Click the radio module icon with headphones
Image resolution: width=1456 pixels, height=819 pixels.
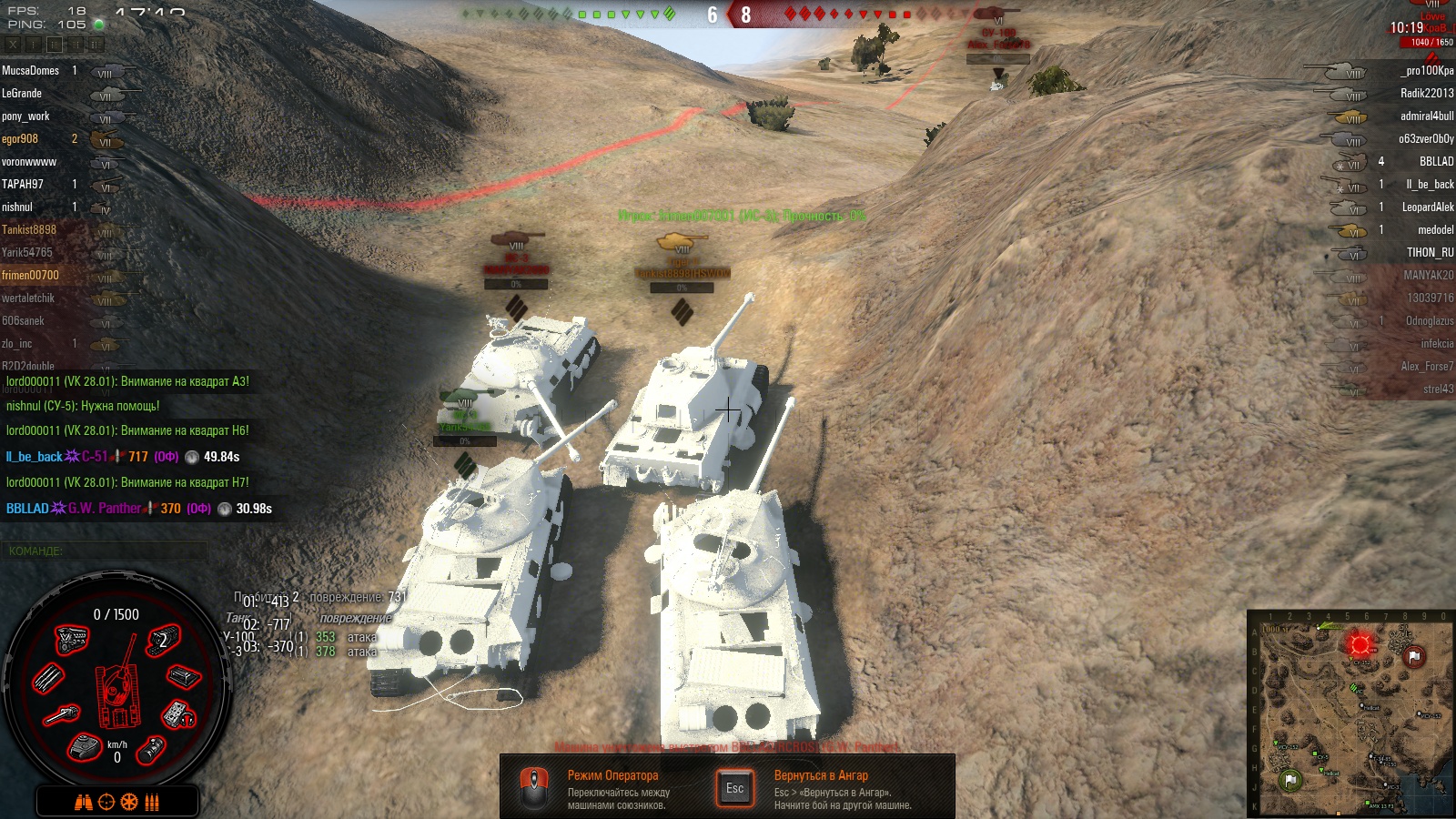point(178,715)
